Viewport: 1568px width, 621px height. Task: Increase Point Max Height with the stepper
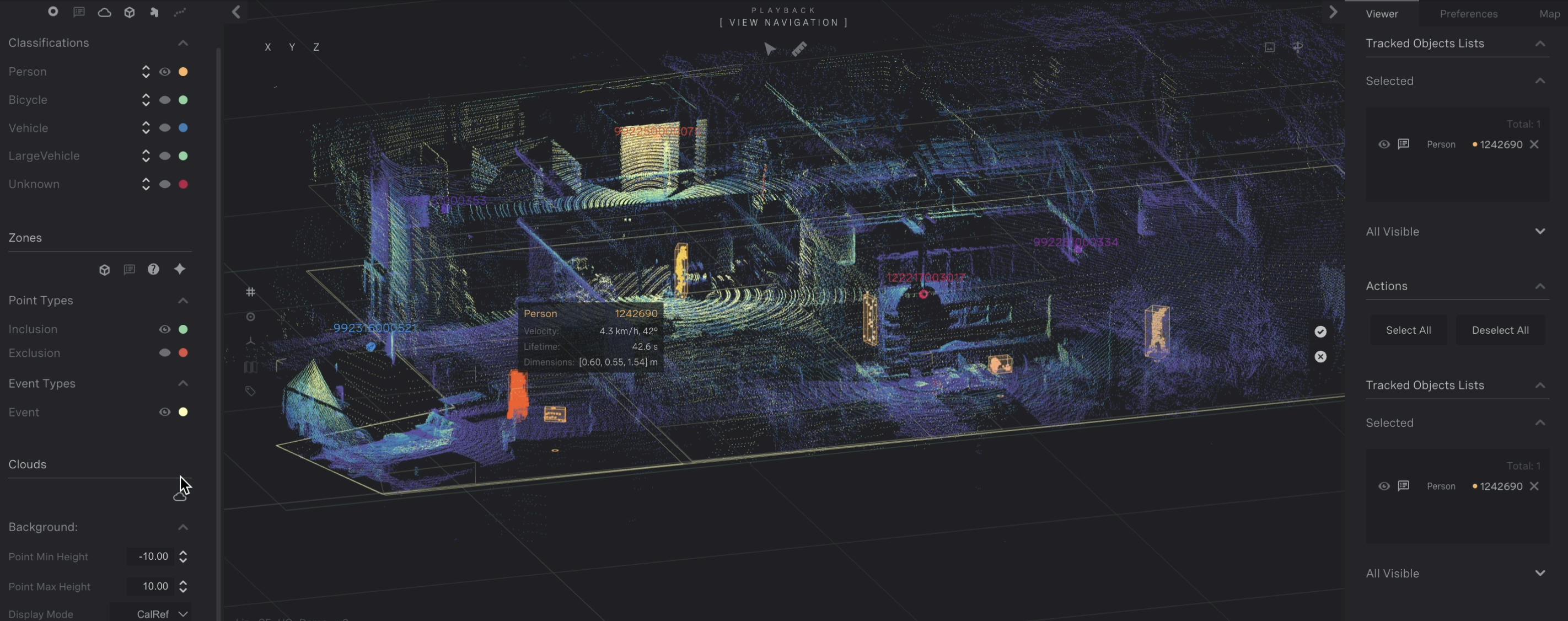tap(183, 582)
